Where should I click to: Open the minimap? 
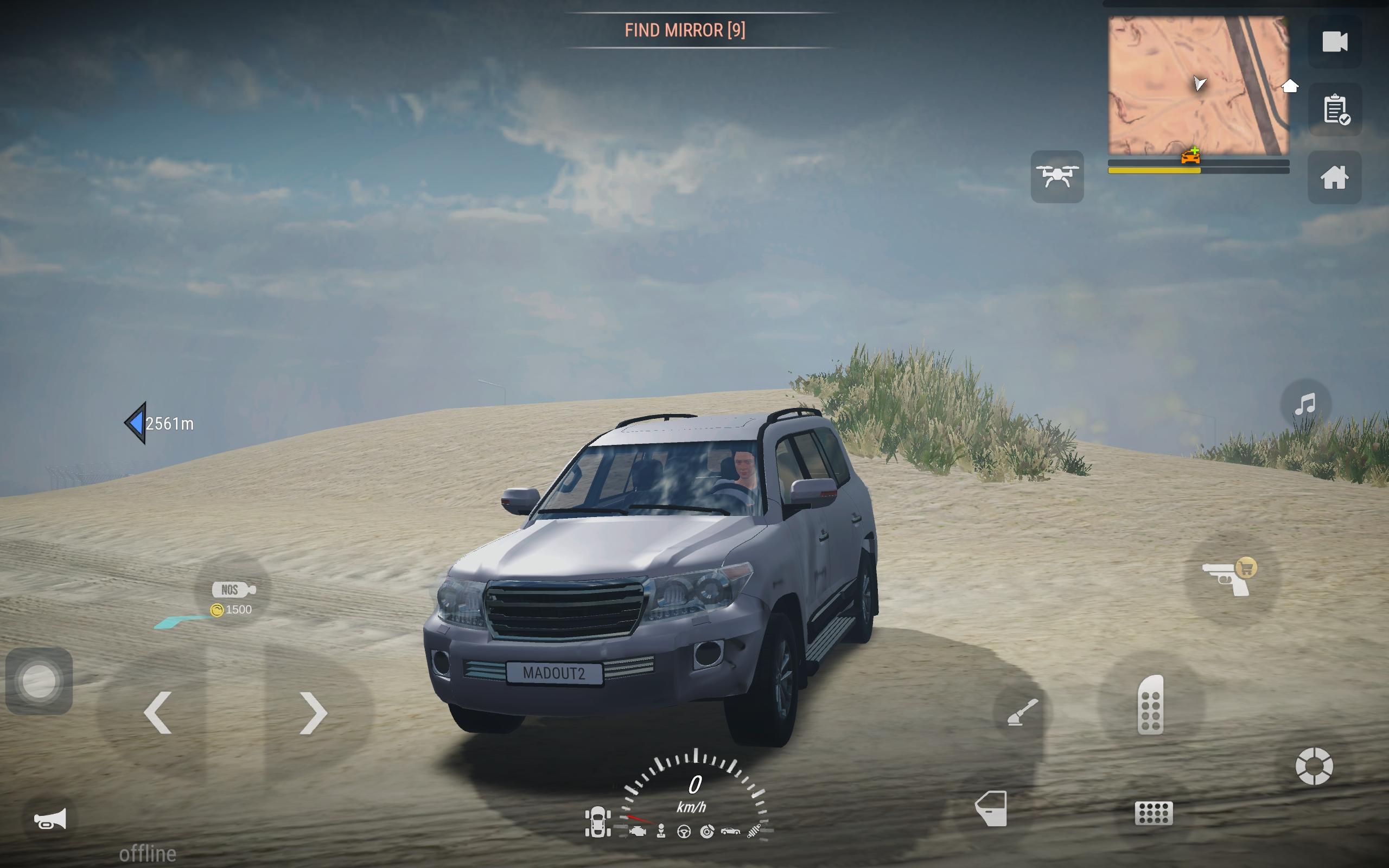pyautogui.click(x=1198, y=86)
